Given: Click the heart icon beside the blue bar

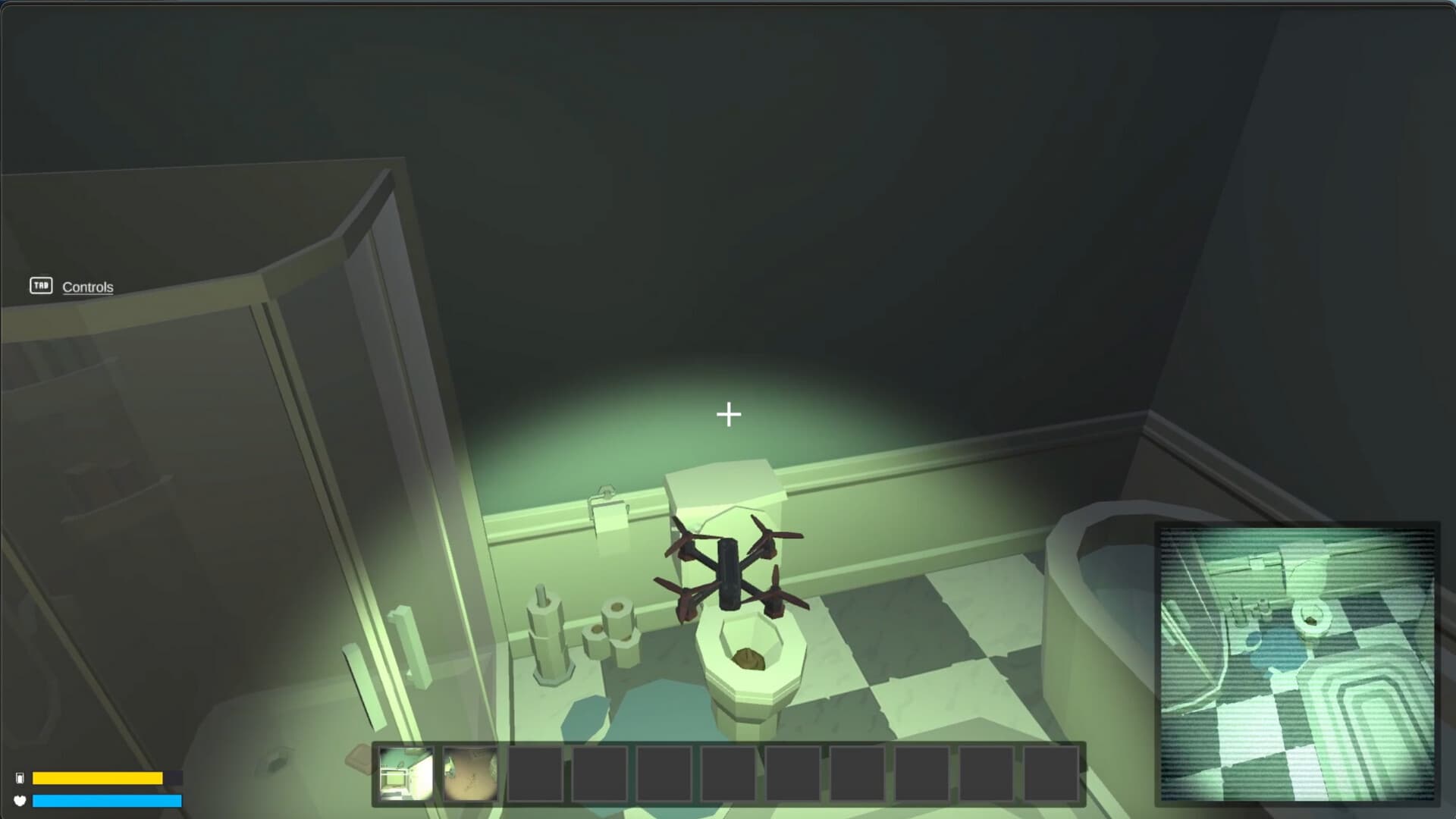Looking at the screenshot, I should 21,800.
